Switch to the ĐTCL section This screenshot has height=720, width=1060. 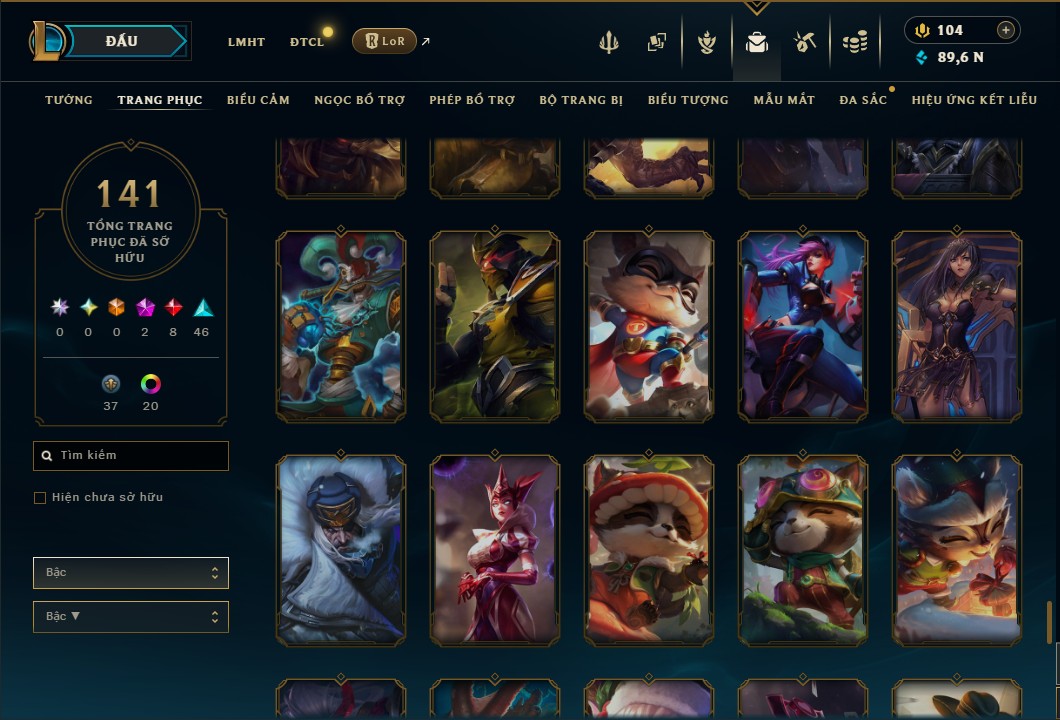[x=307, y=42]
